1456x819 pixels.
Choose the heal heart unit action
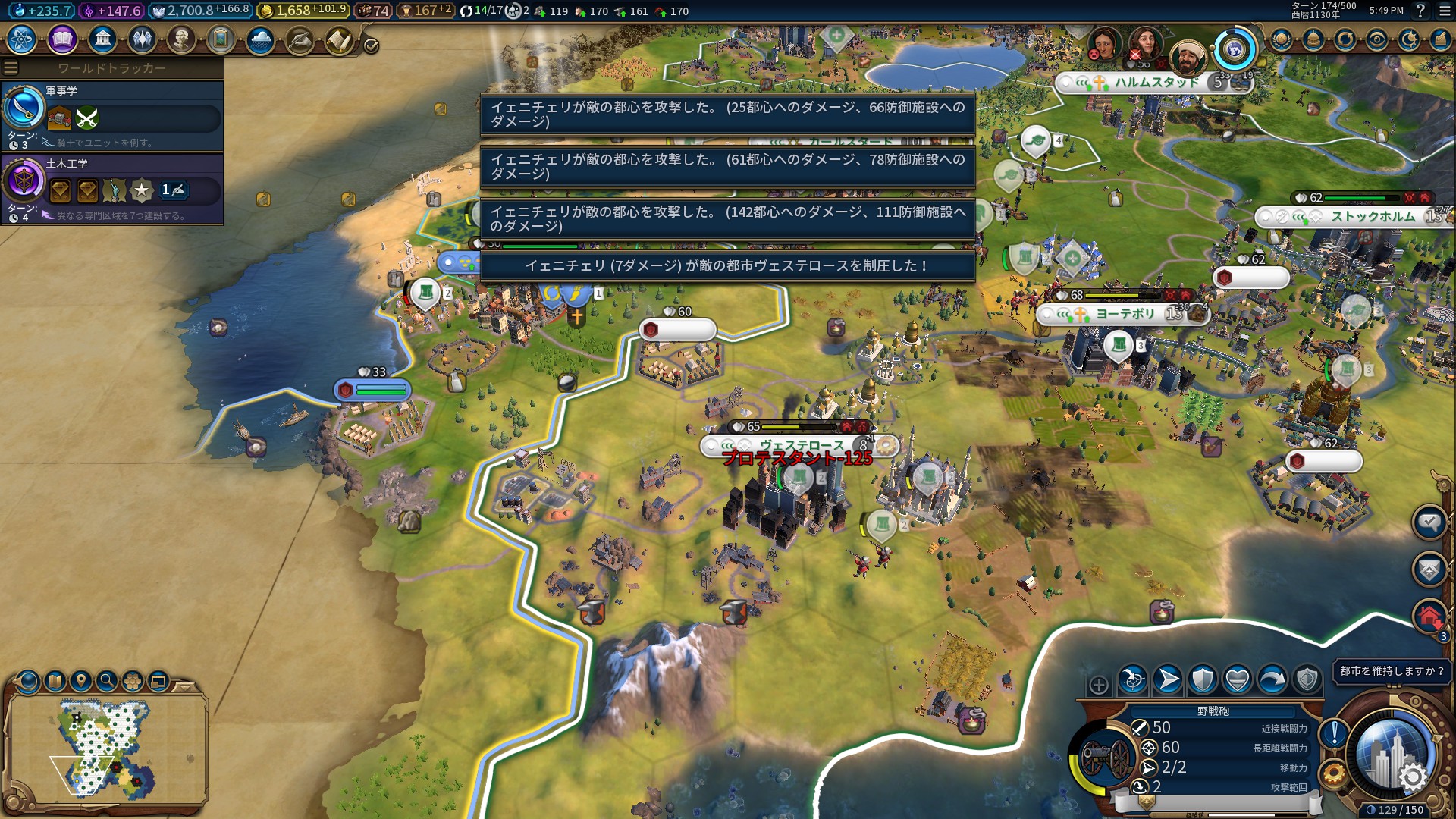[x=1238, y=679]
